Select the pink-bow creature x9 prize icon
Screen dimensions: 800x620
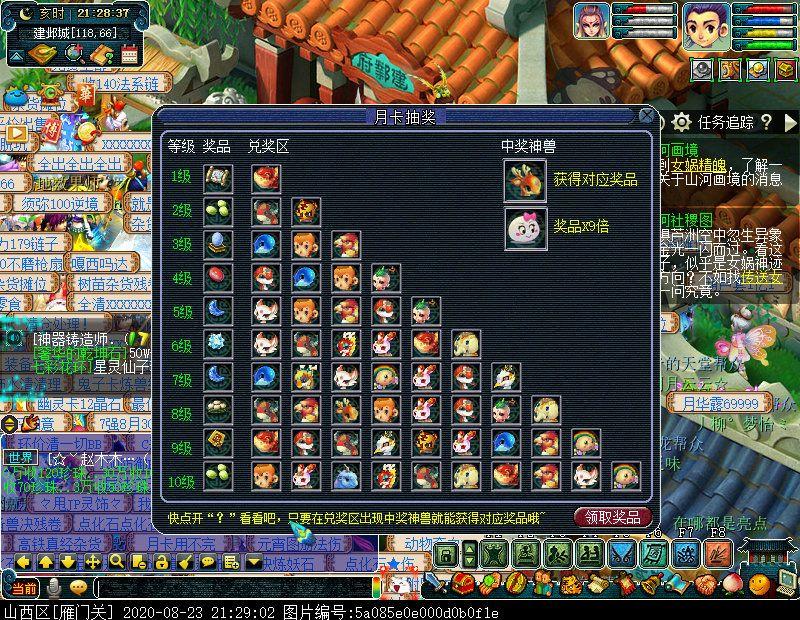pyautogui.click(x=524, y=227)
